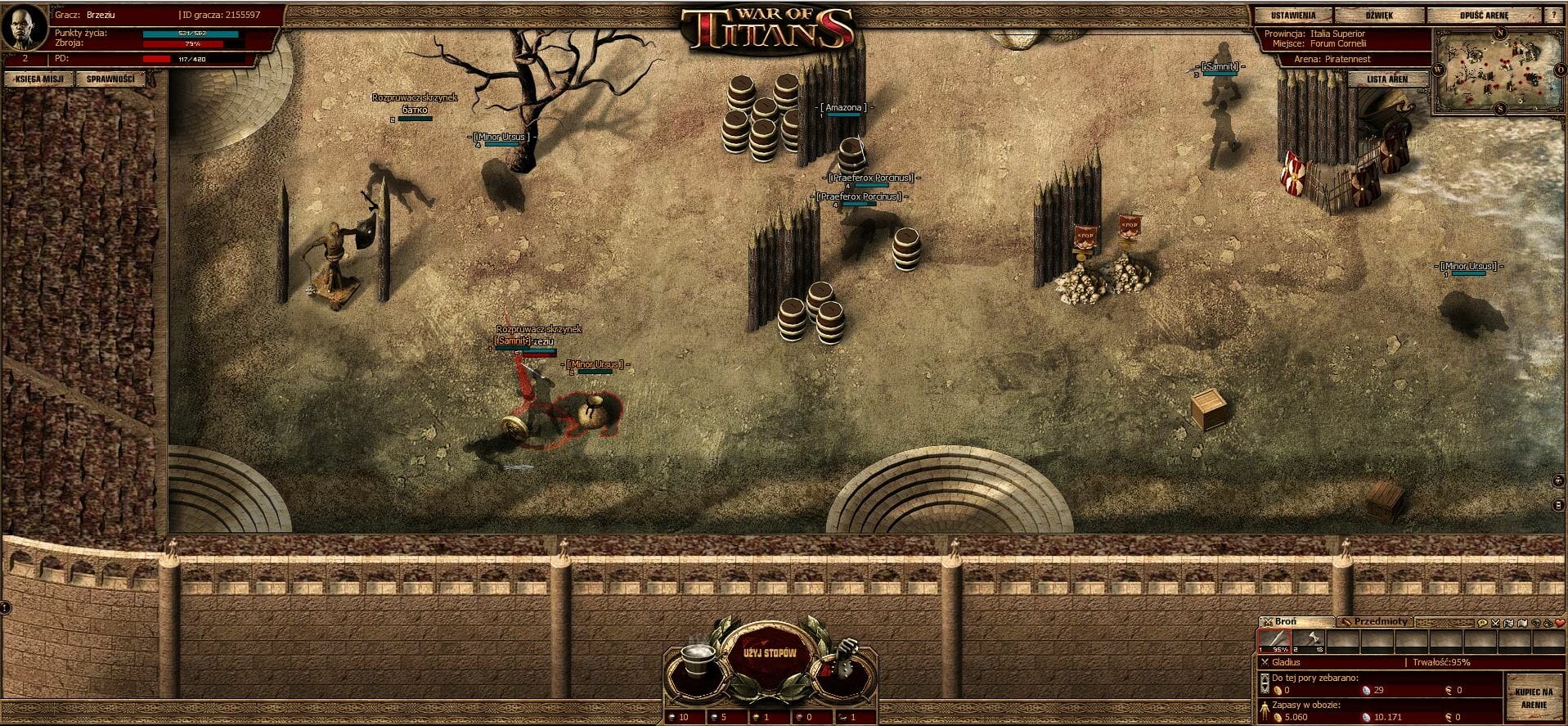1568x726 pixels.
Task: Click the player portrait avatar
Action: point(25,27)
